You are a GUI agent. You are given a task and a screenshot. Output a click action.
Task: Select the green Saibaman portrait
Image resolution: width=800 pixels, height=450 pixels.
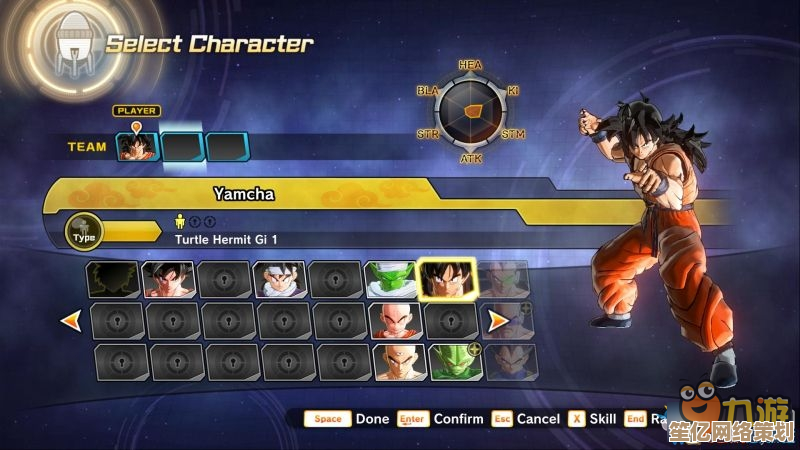pos(453,361)
